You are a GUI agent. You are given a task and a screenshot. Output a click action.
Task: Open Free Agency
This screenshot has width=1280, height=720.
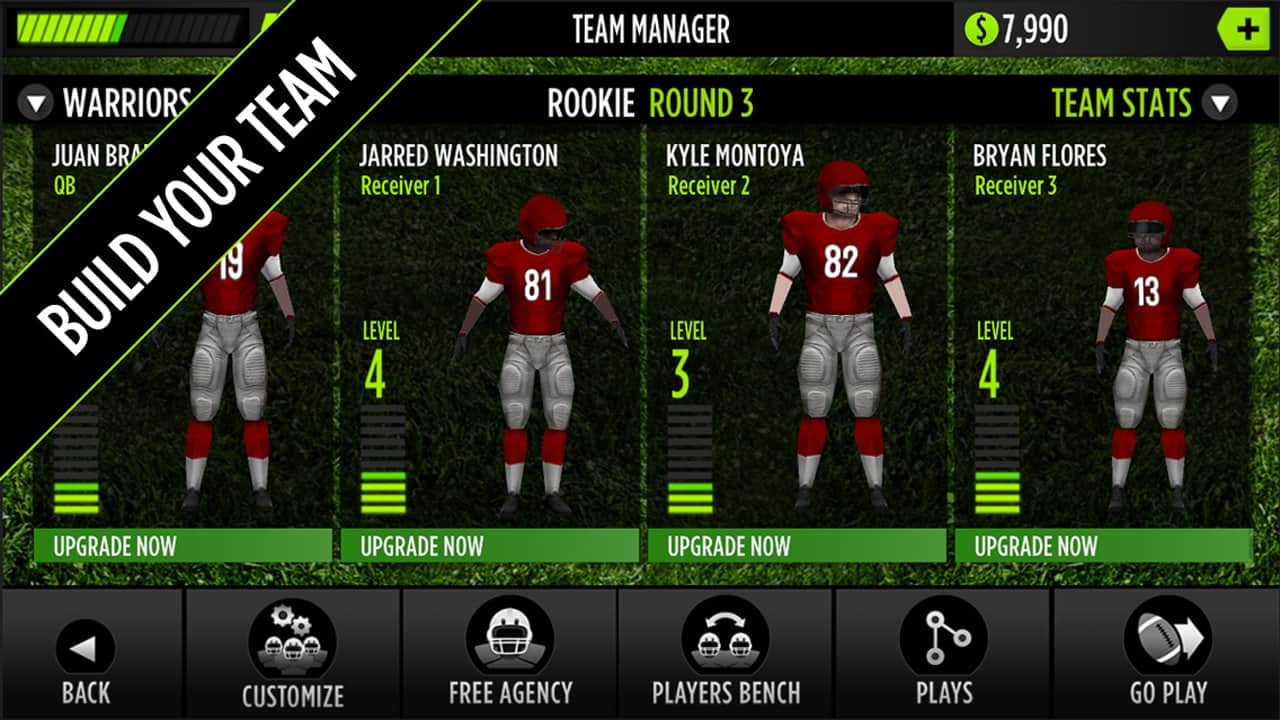click(510, 655)
